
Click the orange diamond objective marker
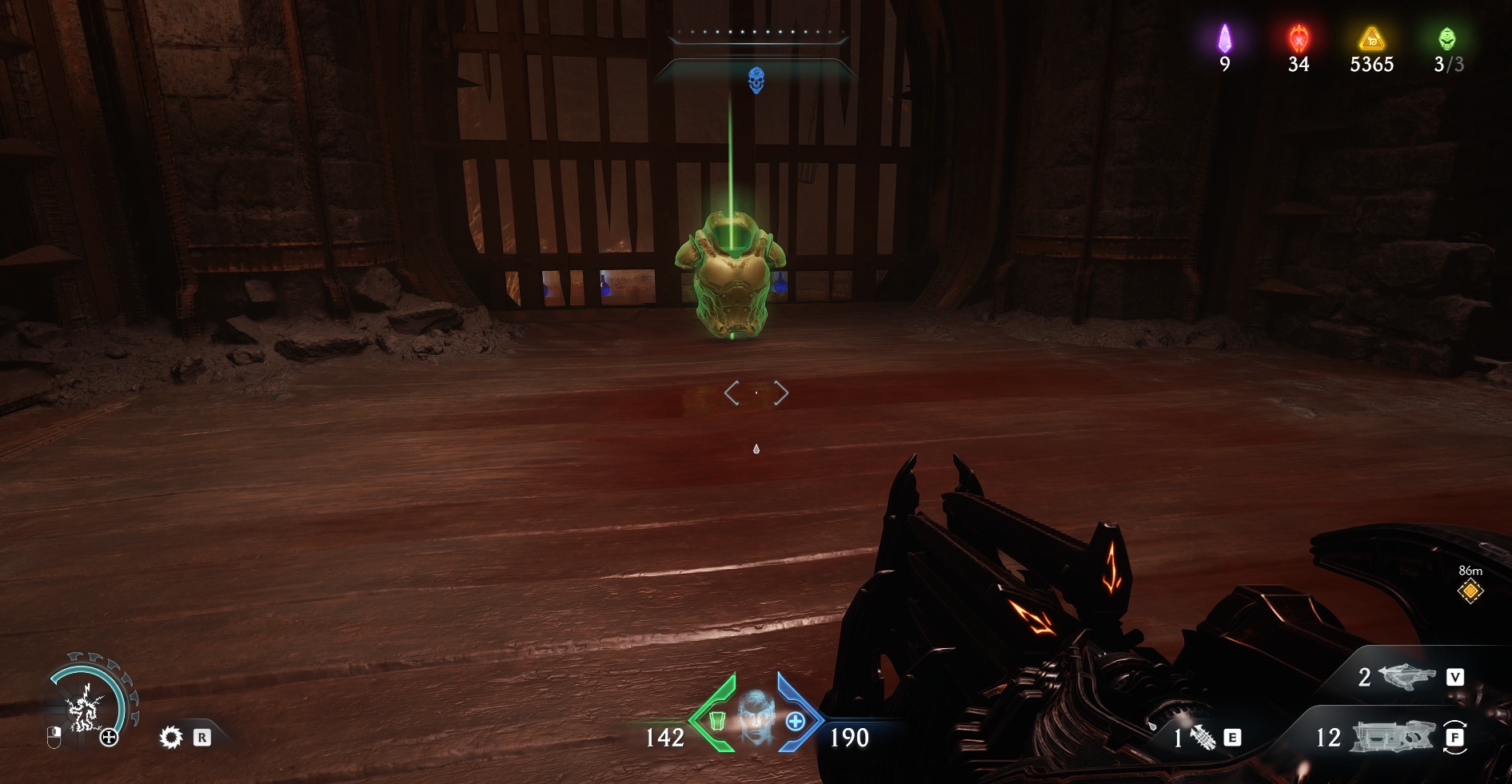[x=1470, y=591]
